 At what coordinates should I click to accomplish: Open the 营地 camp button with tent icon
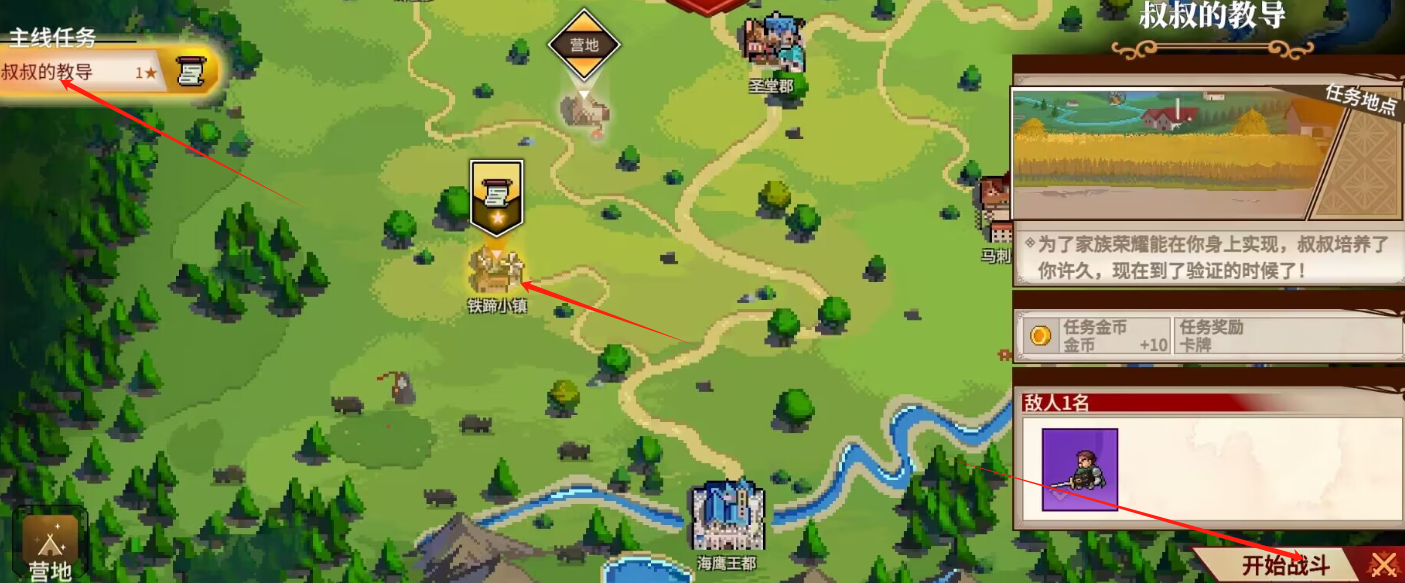pos(50,546)
